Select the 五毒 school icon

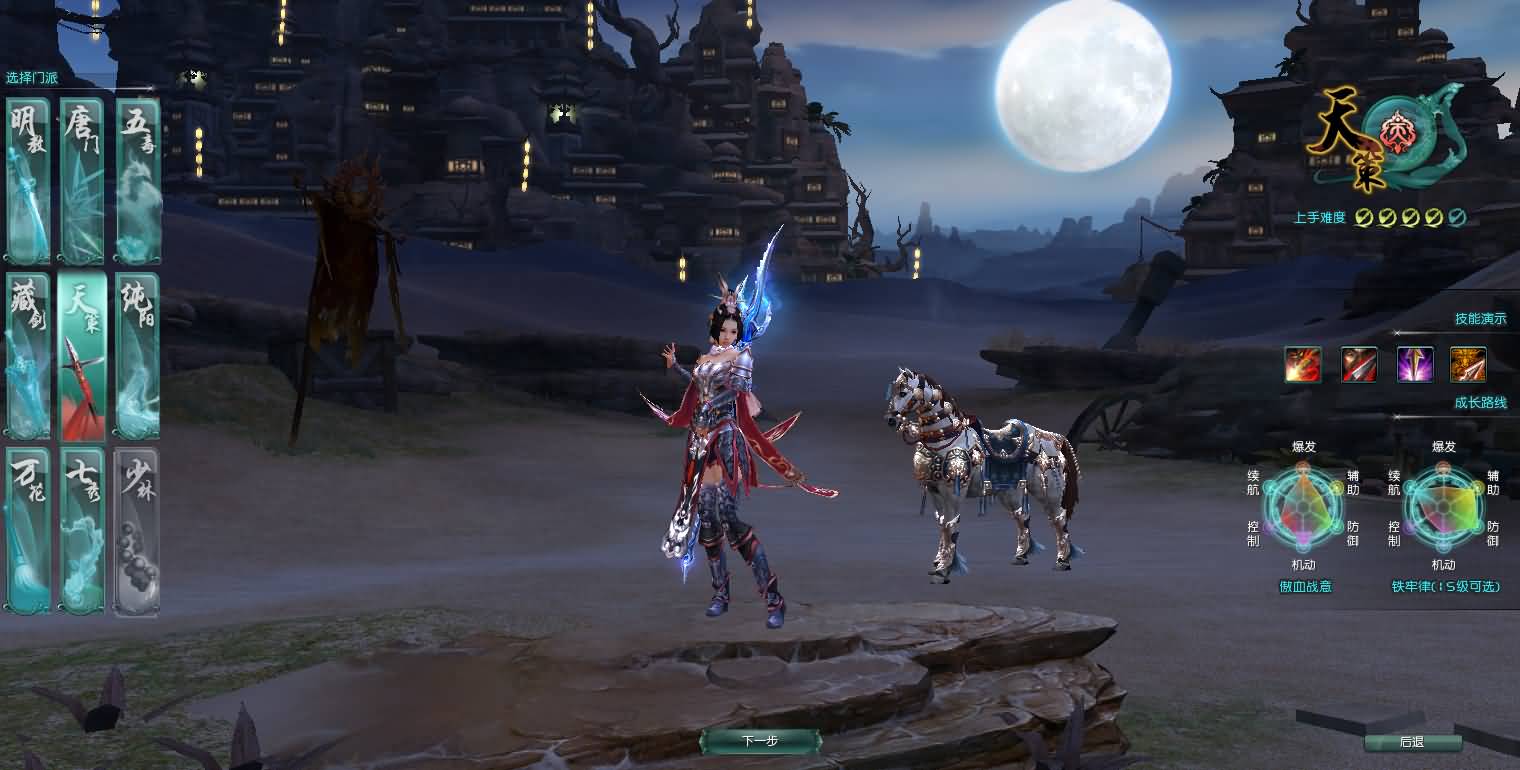(137, 180)
